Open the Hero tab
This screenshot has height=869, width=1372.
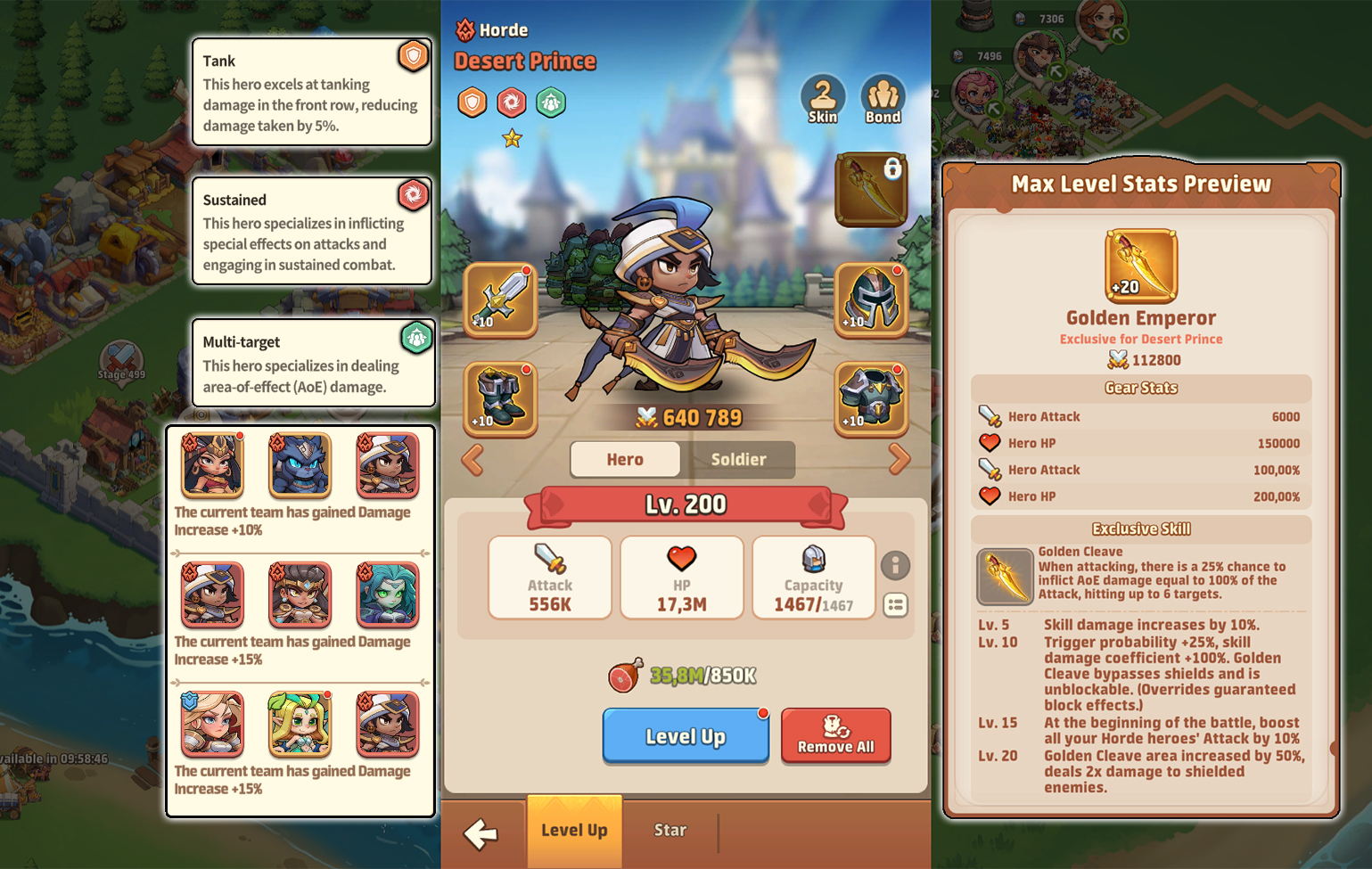click(624, 460)
